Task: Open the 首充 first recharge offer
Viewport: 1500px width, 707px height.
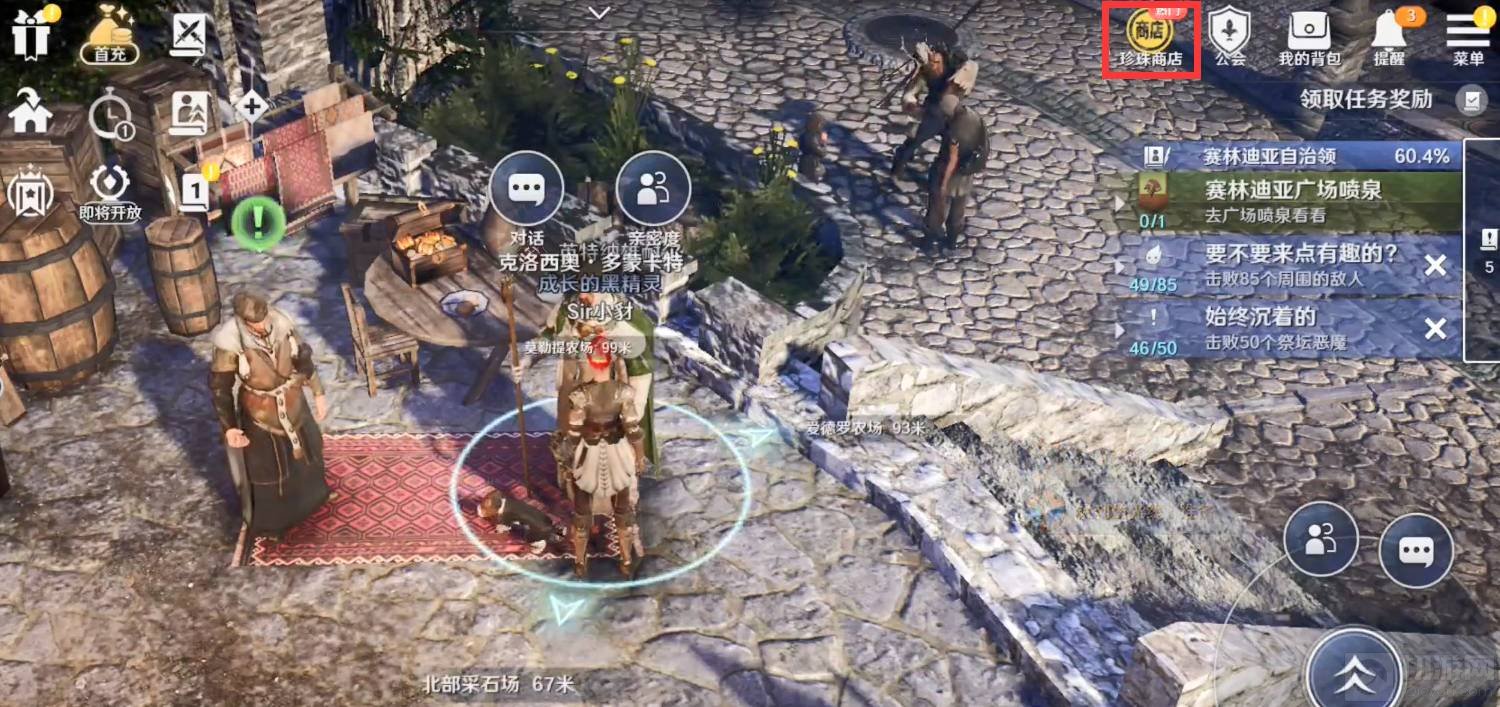Action: coord(110,35)
